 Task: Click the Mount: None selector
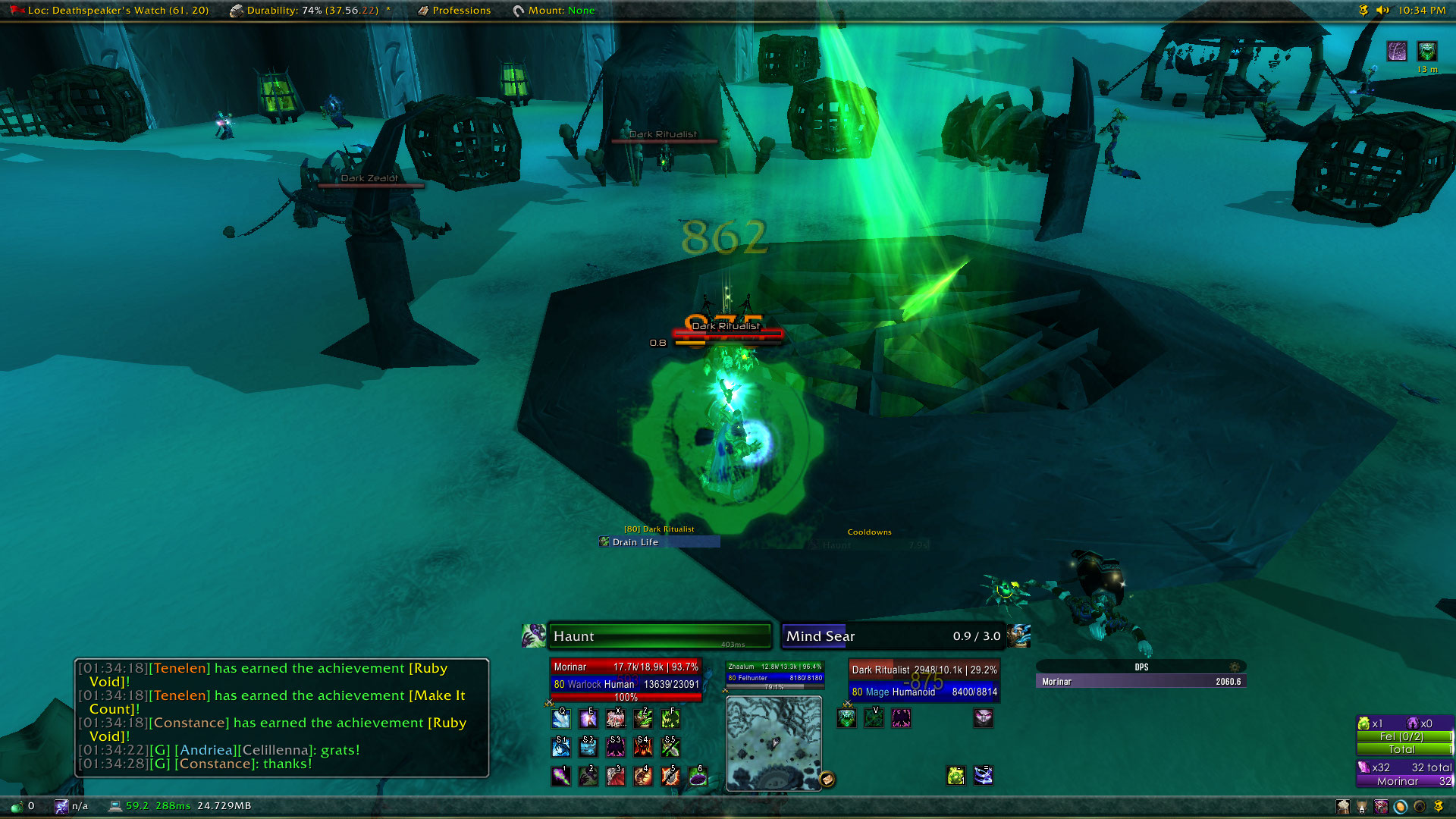coord(560,11)
